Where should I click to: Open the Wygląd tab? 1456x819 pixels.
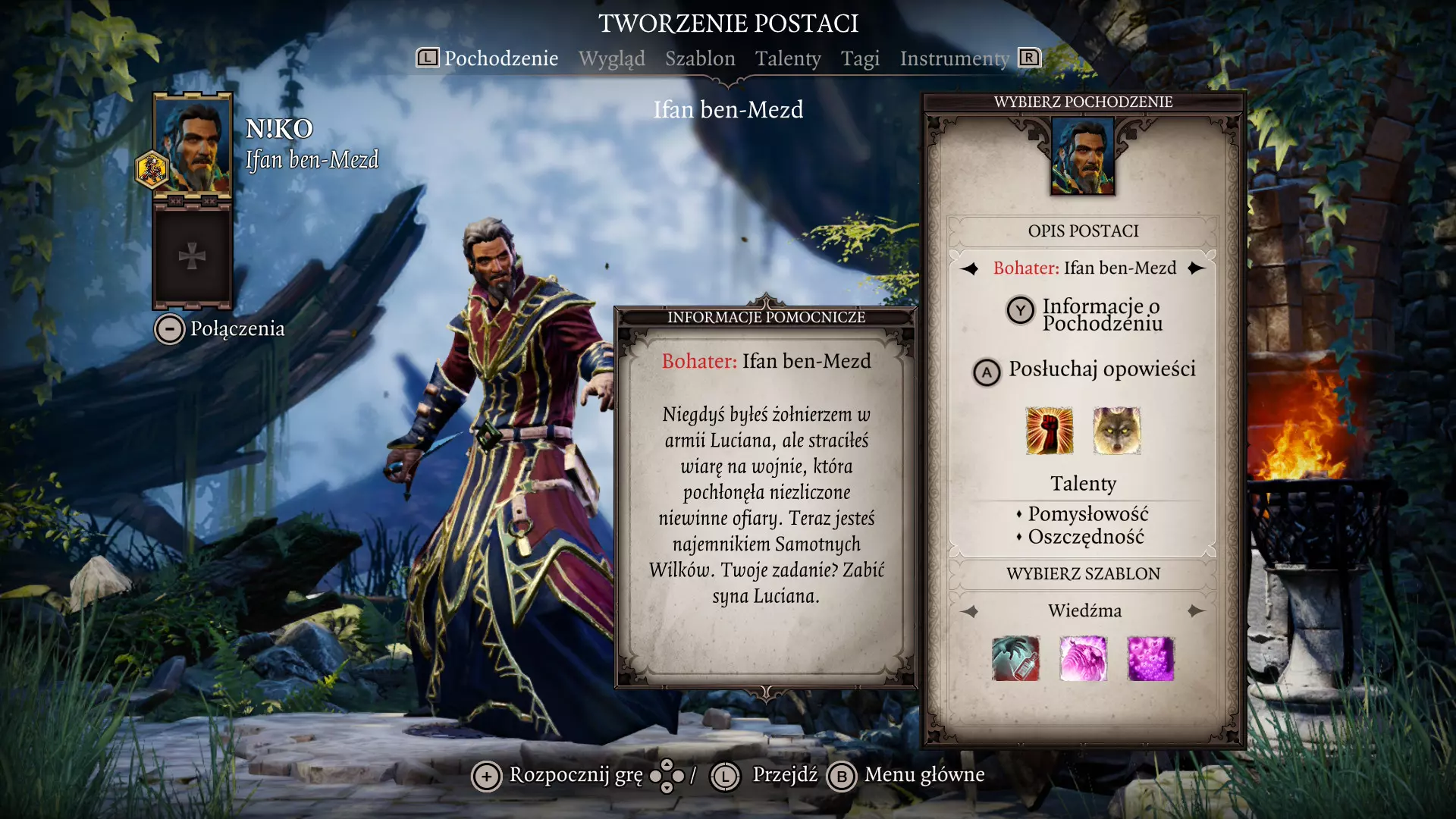[611, 58]
